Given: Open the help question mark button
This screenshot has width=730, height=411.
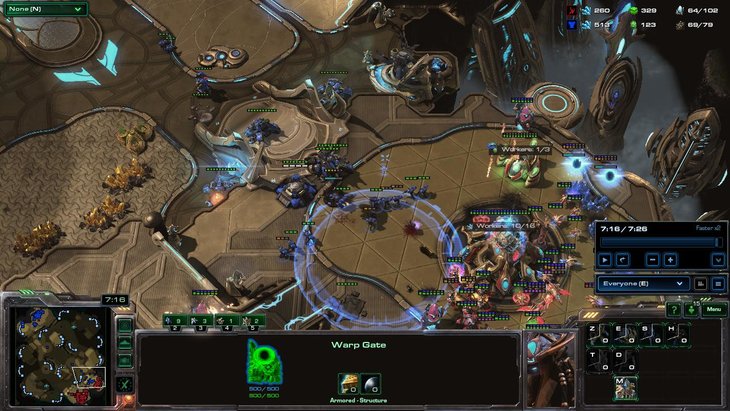Looking at the screenshot, I should click(x=673, y=310).
